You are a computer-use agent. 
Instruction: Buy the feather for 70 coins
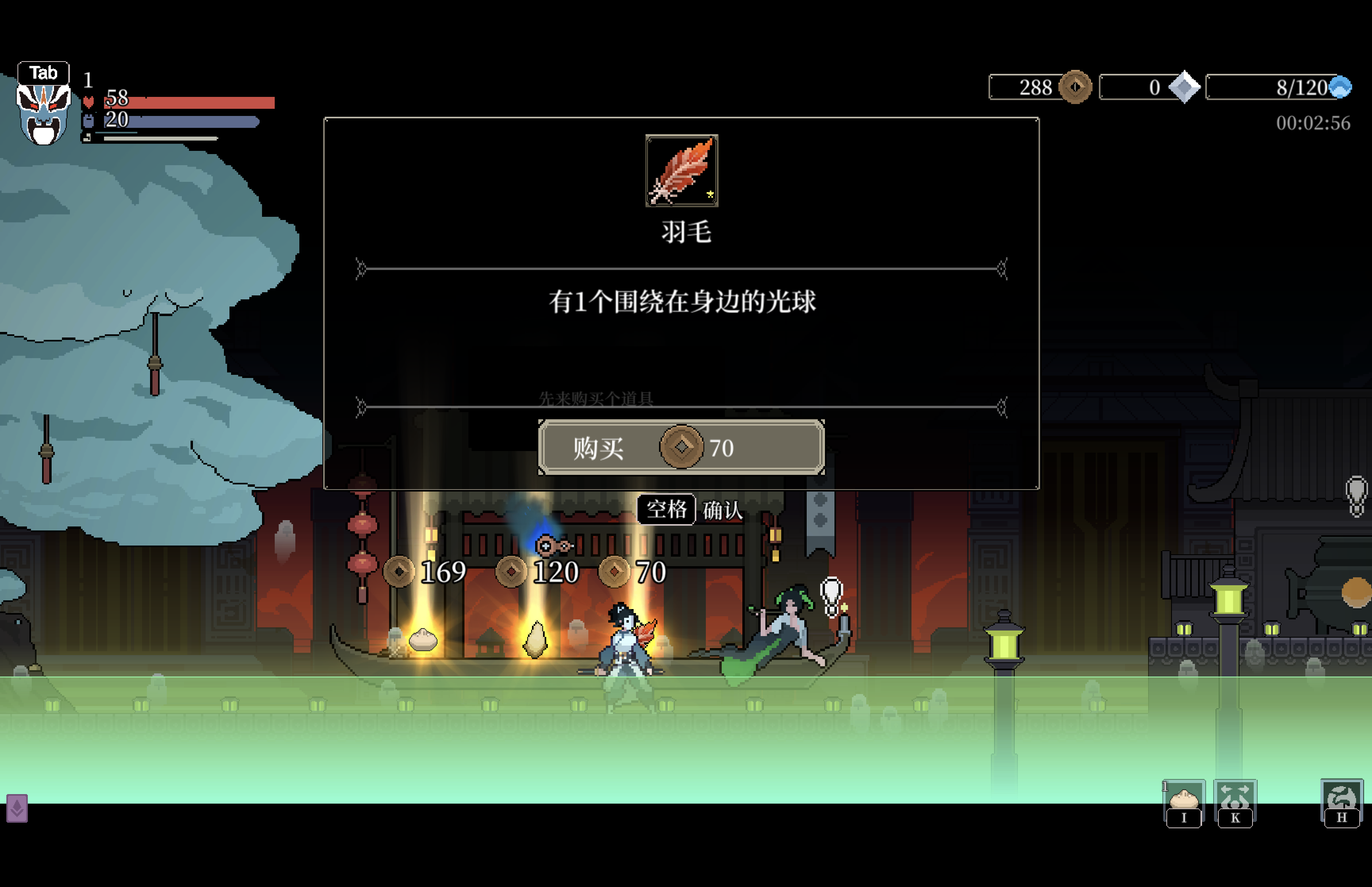681,447
